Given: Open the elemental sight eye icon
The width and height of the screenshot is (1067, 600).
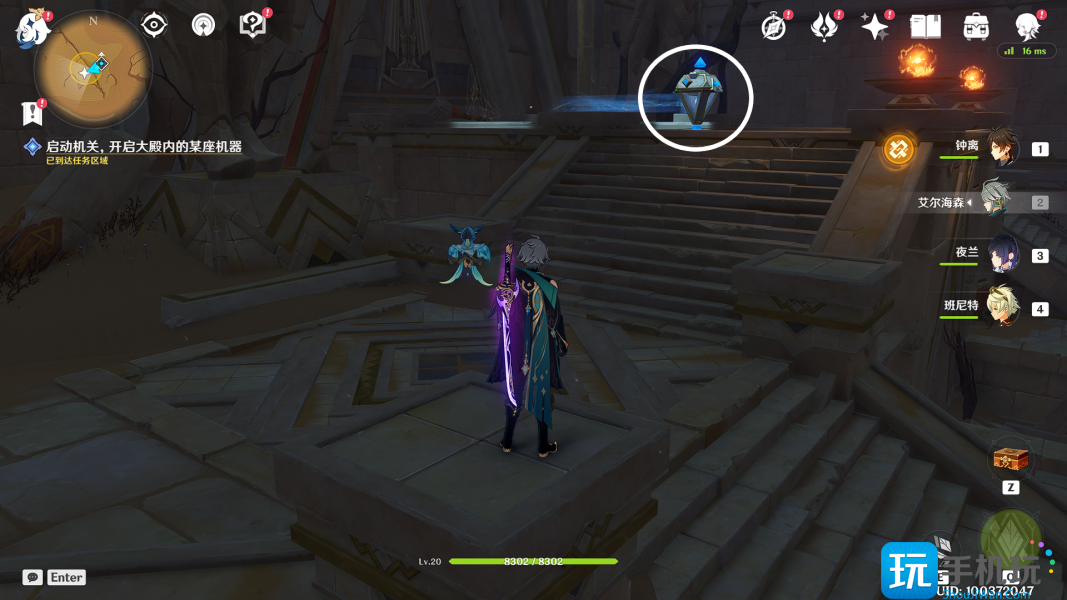Looking at the screenshot, I should [154, 25].
